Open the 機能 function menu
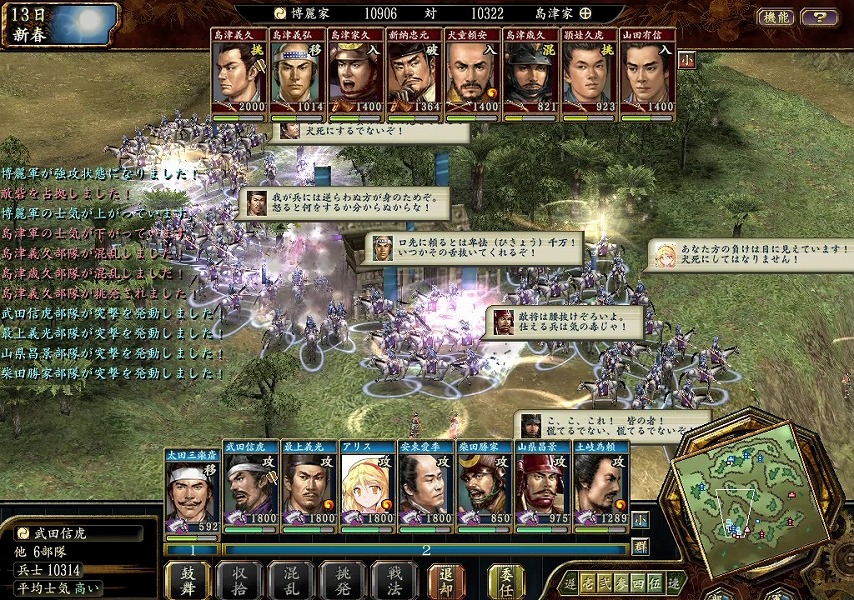This screenshot has width=854, height=600. point(775,17)
